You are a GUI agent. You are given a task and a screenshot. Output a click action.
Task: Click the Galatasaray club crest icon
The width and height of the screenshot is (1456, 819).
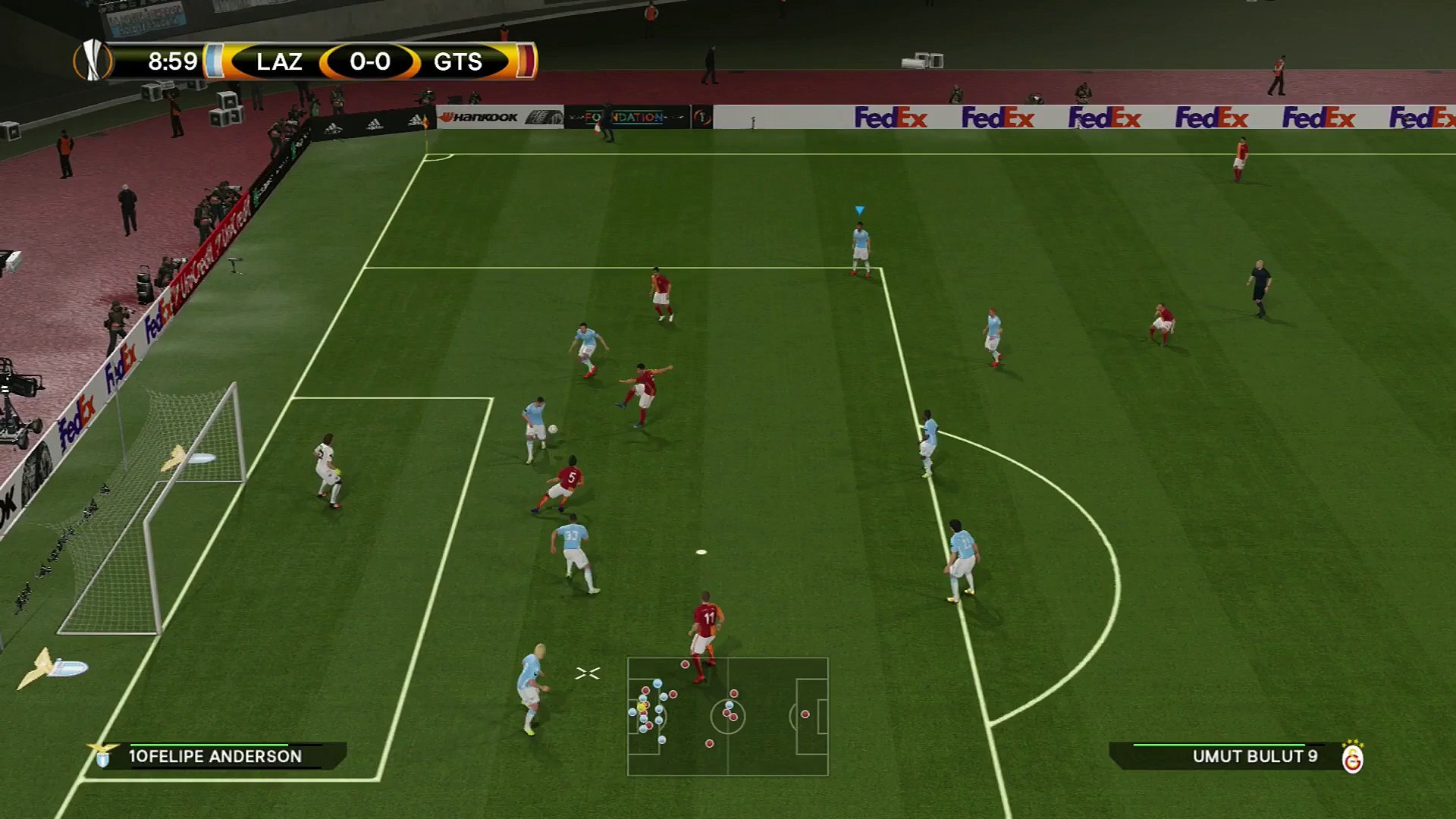click(1352, 758)
